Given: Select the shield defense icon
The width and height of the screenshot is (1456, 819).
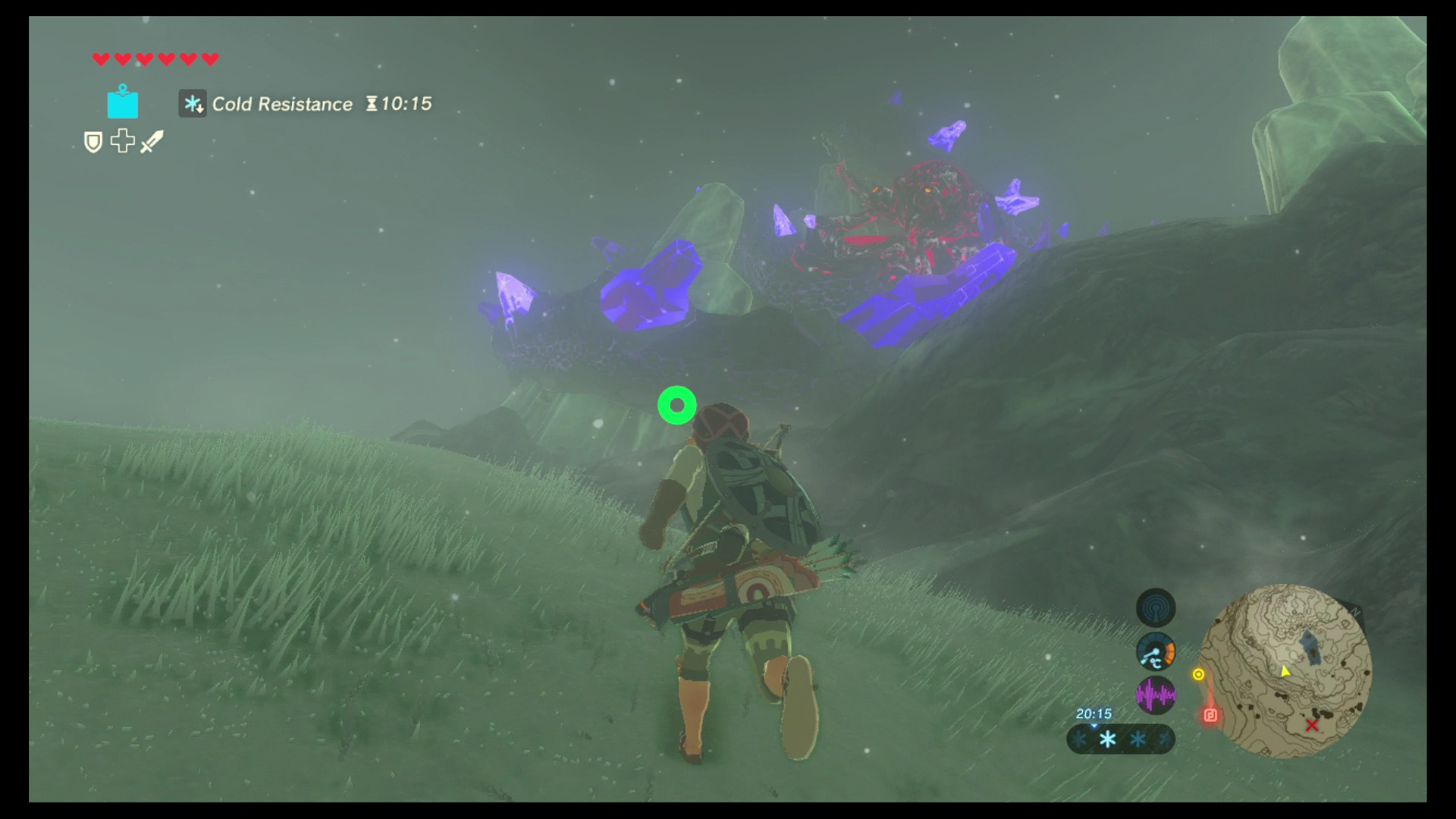Looking at the screenshot, I should coord(93,143).
